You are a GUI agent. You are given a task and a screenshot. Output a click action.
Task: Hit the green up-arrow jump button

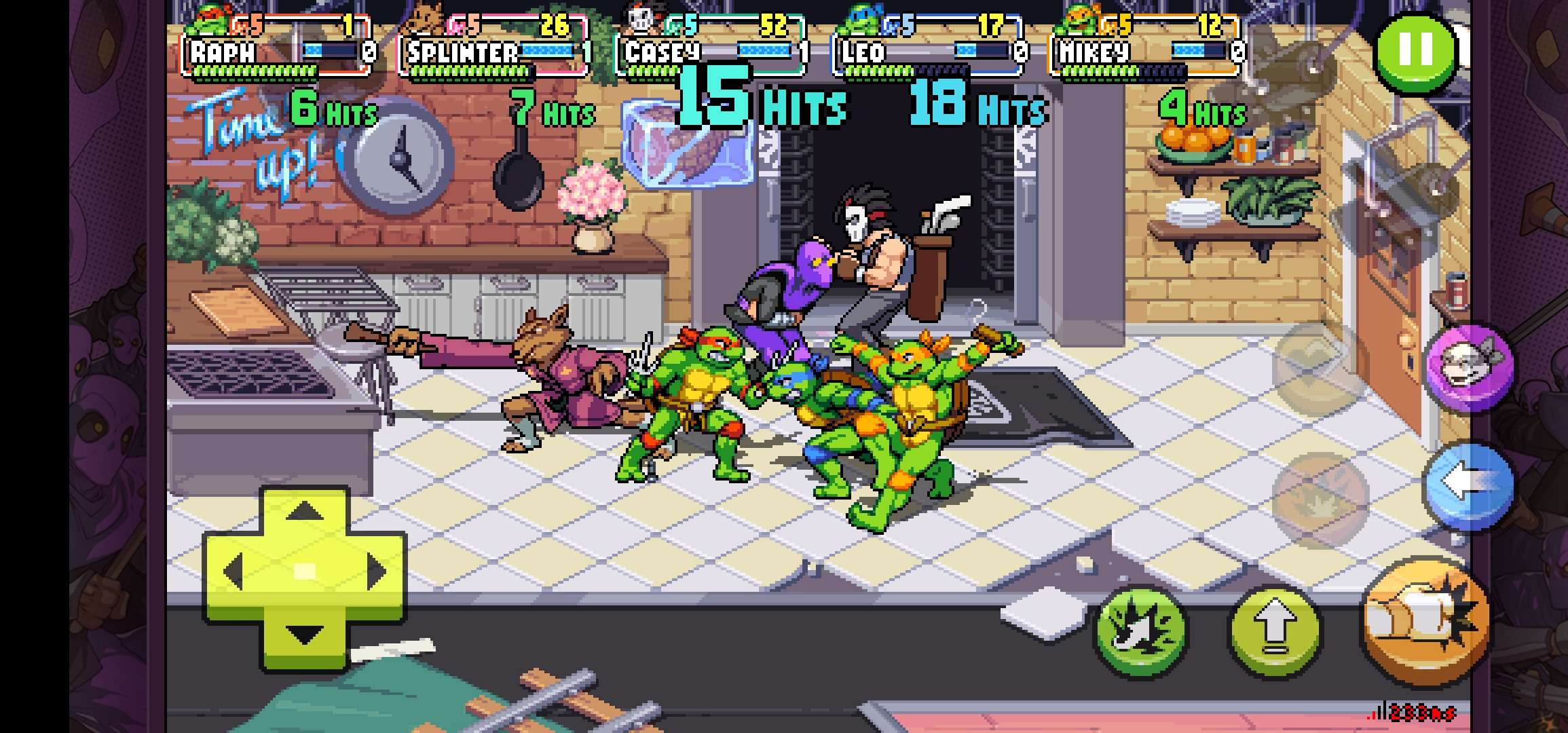1275,629
